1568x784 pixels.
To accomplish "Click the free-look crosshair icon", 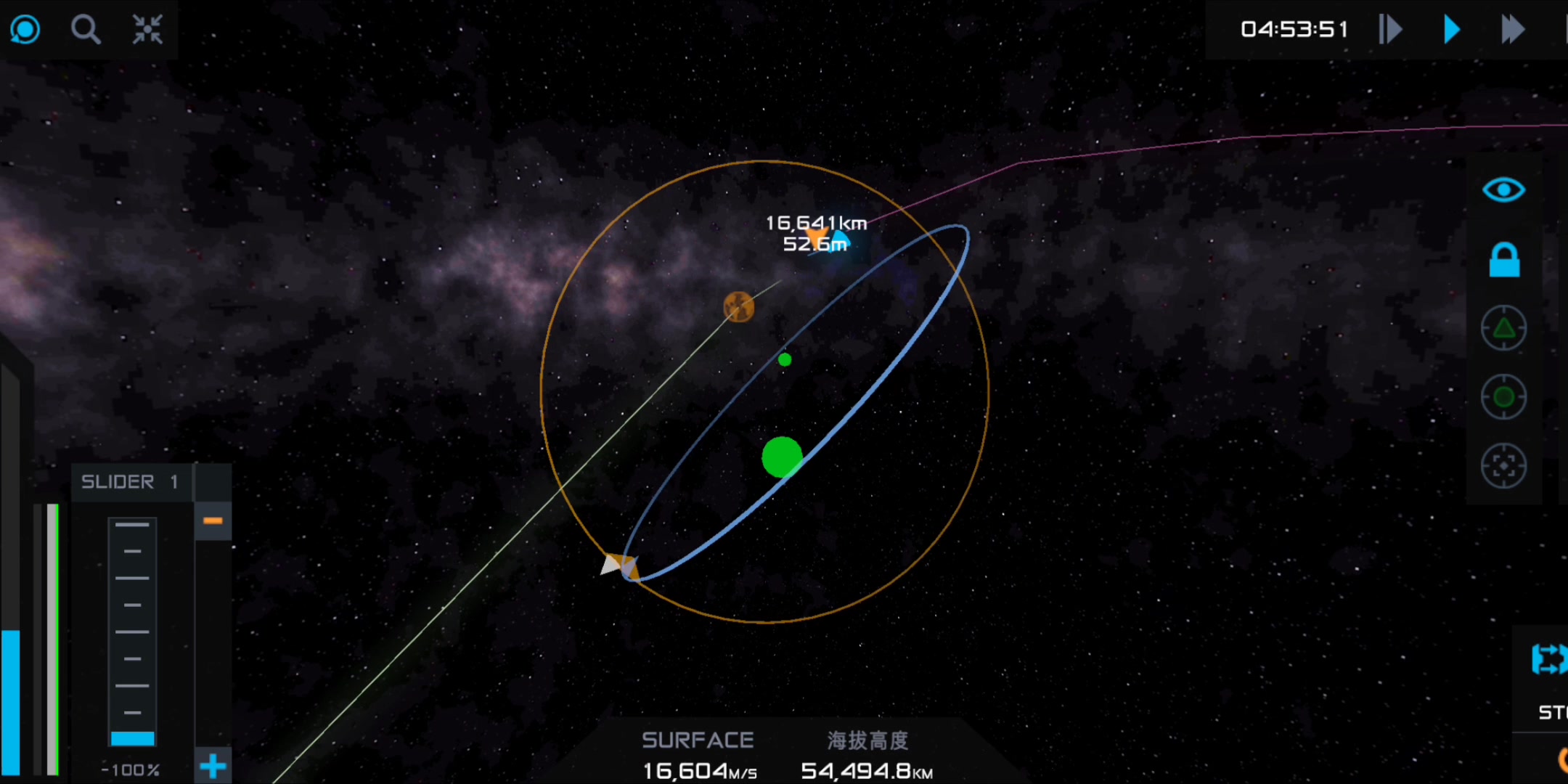I will pyautogui.click(x=1504, y=467).
